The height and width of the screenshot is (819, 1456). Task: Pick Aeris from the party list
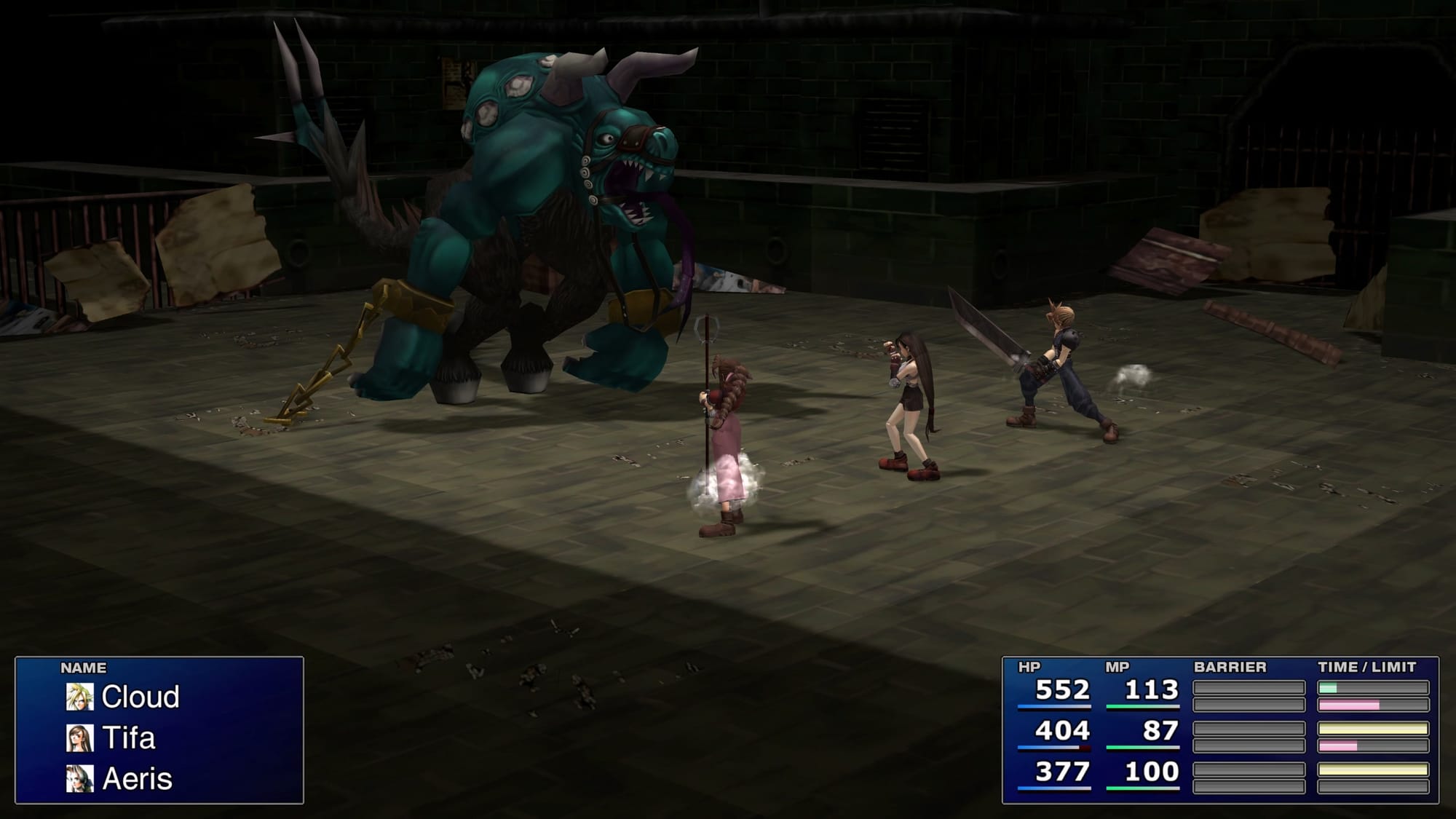(137, 779)
